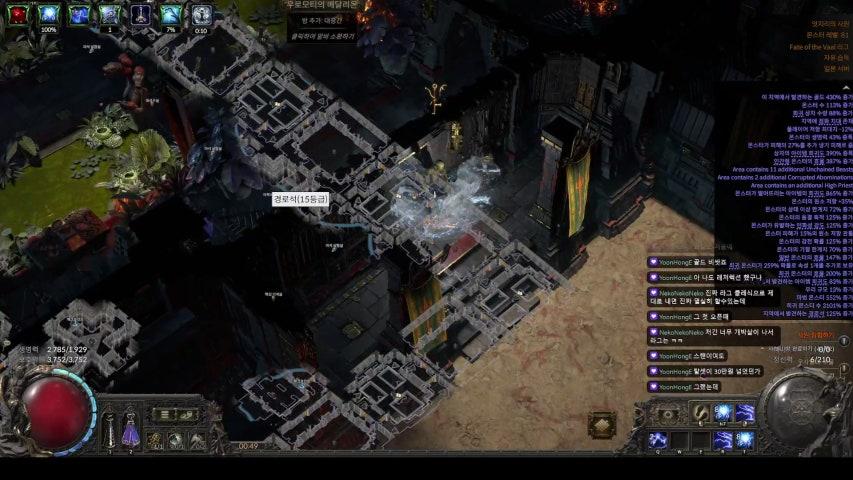Select the buff icon showing 7%
The image size is (853, 480).
[171, 14]
